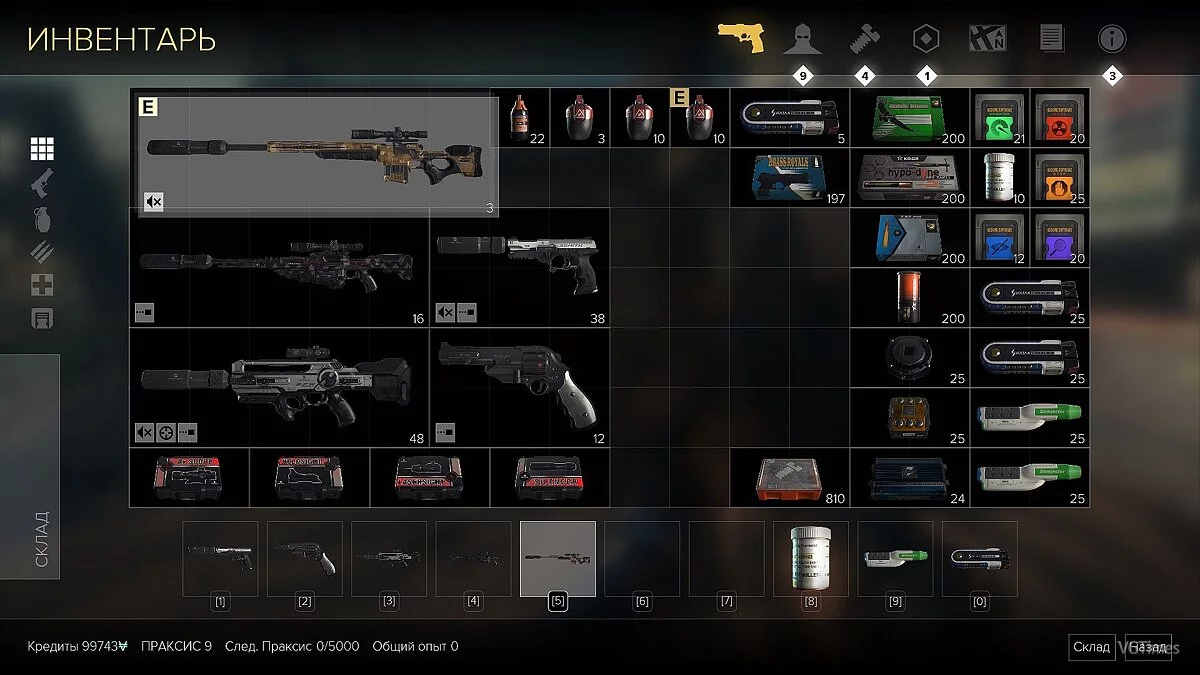
Task: Select the large revolver in the inventory grid
Action: pyautogui.click(x=518, y=385)
